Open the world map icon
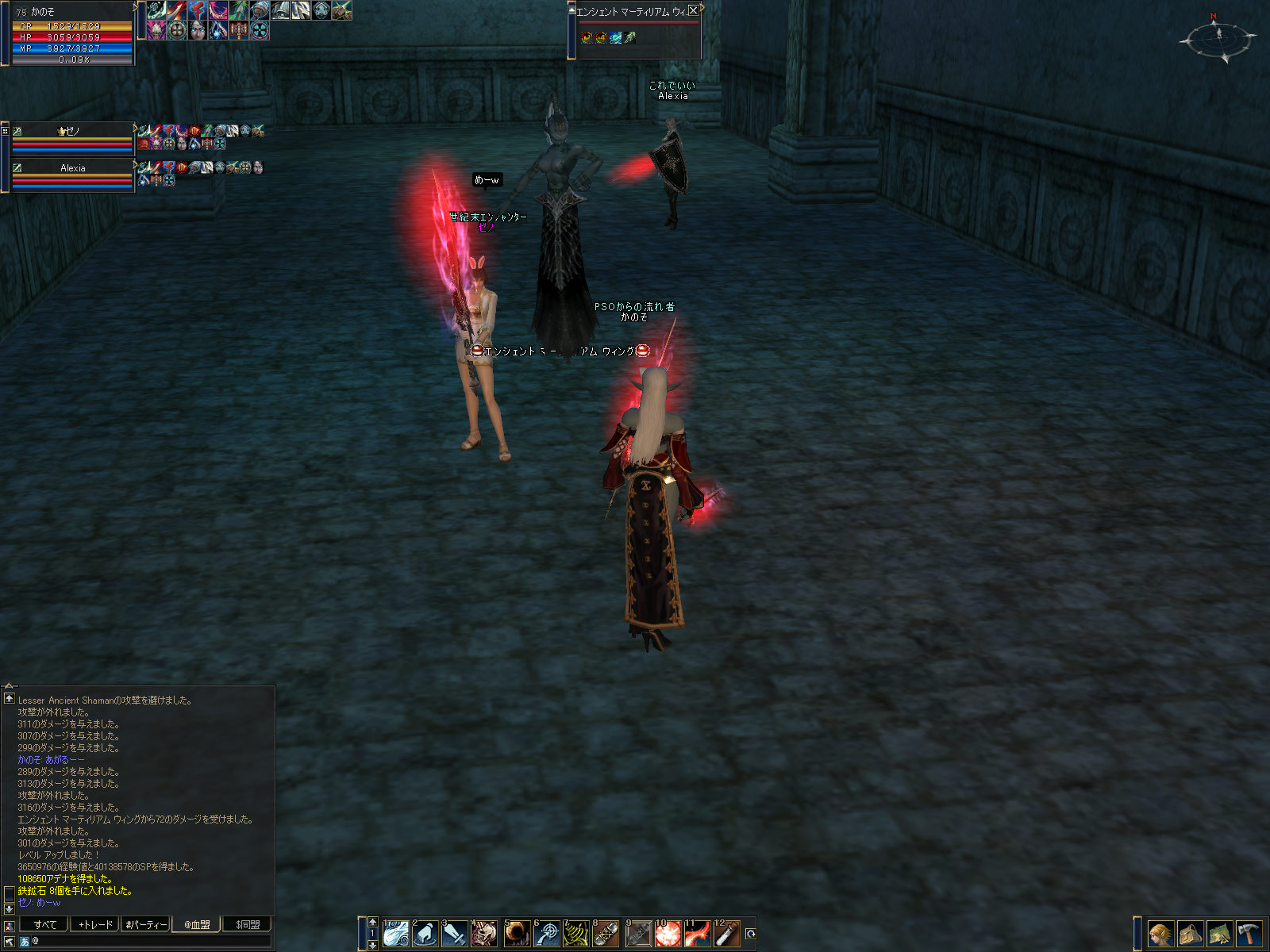The image size is (1270, 952). point(1219,934)
